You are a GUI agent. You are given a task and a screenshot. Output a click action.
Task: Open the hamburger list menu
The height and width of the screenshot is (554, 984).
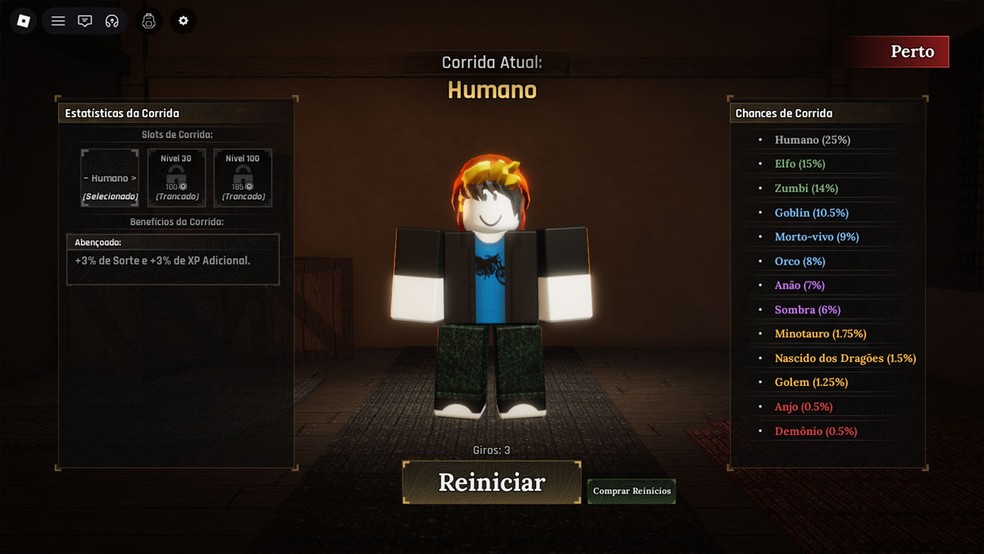(58, 21)
